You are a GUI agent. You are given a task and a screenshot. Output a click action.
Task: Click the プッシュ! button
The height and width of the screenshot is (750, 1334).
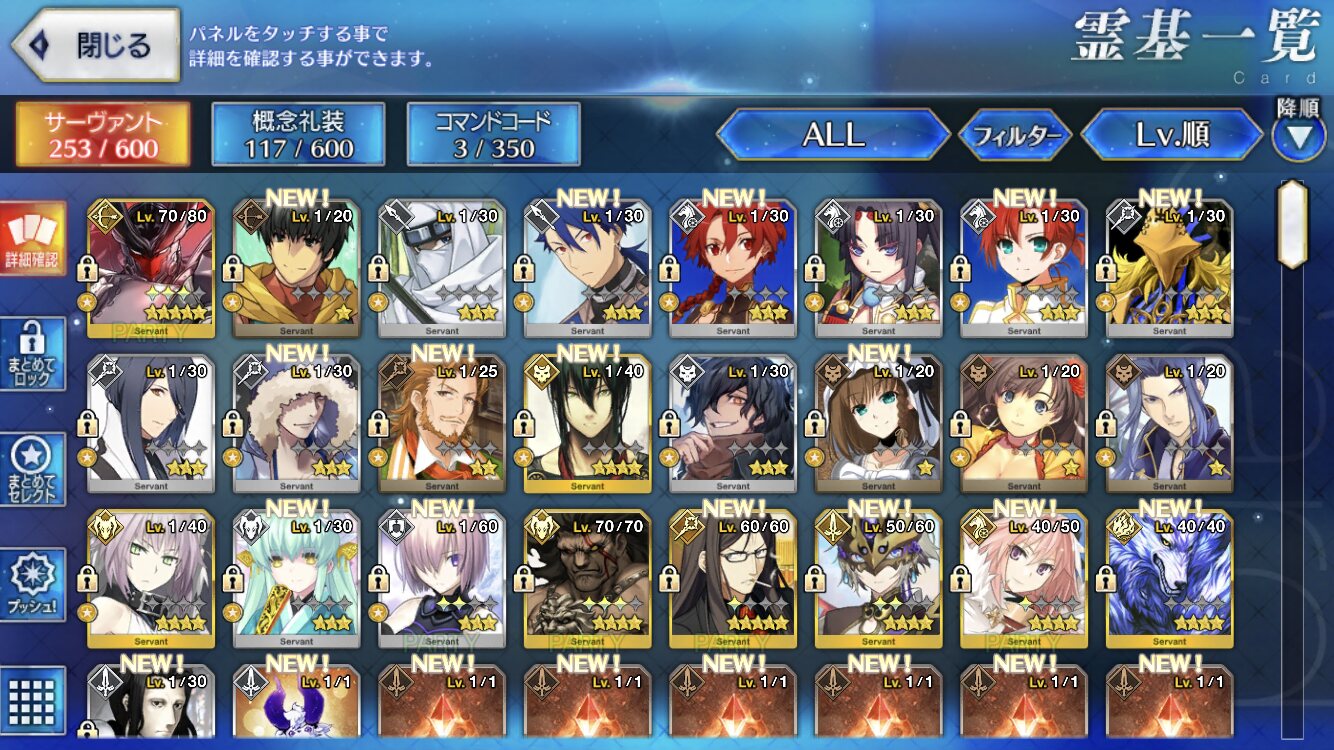tap(33, 585)
